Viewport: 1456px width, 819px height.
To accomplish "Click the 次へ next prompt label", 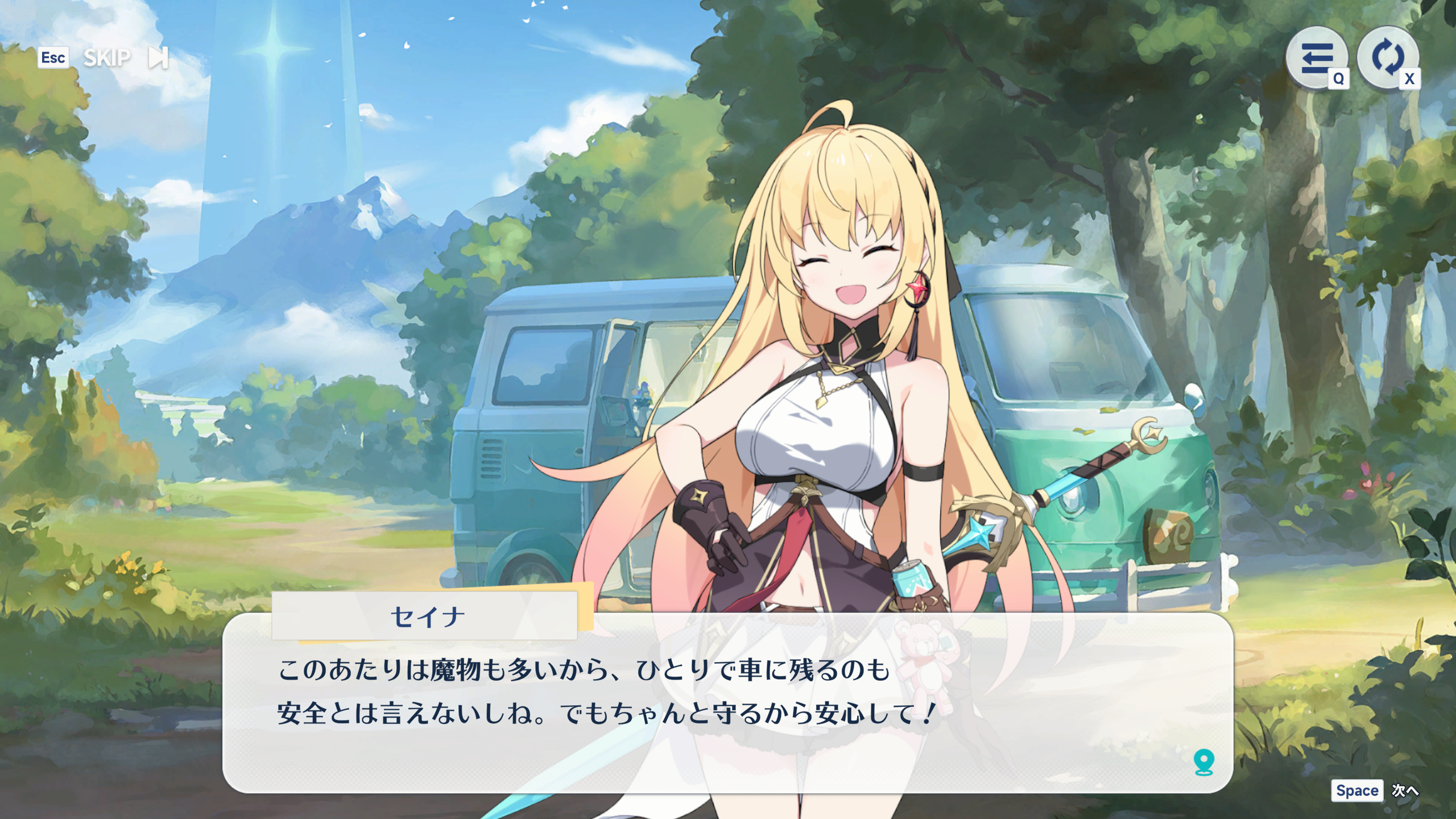I will point(1405,791).
